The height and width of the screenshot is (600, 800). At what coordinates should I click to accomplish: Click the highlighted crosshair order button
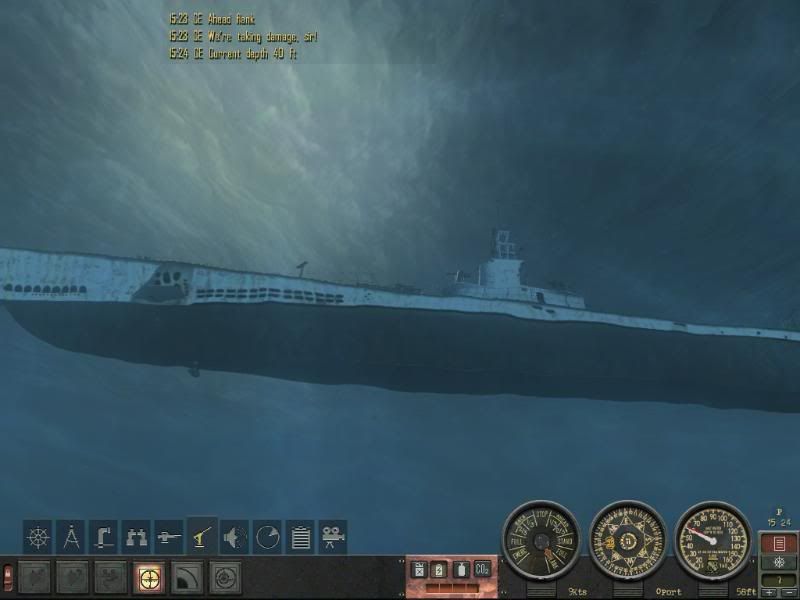click(149, 578)
